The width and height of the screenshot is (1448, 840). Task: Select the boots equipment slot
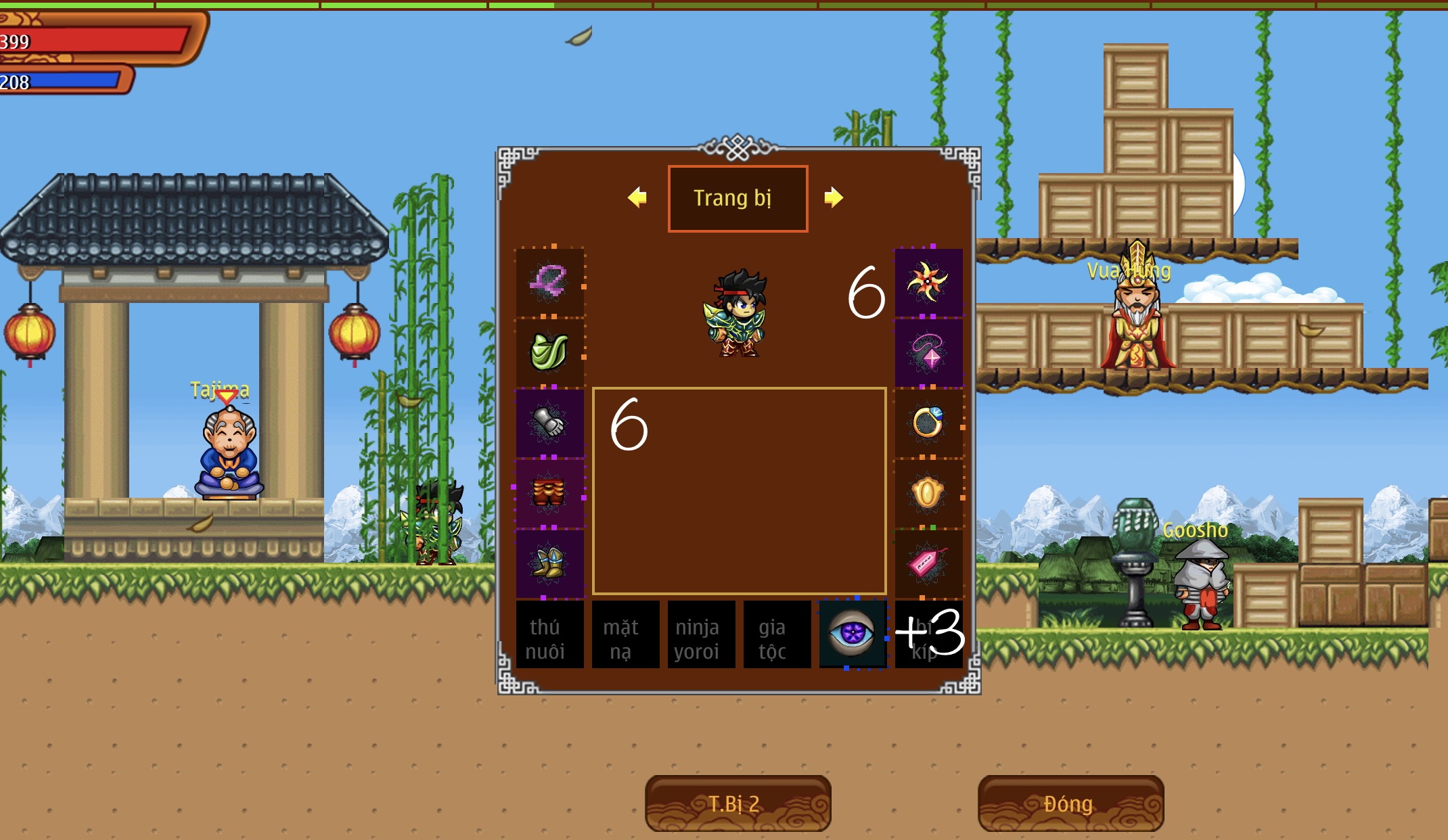click(549, 563)
